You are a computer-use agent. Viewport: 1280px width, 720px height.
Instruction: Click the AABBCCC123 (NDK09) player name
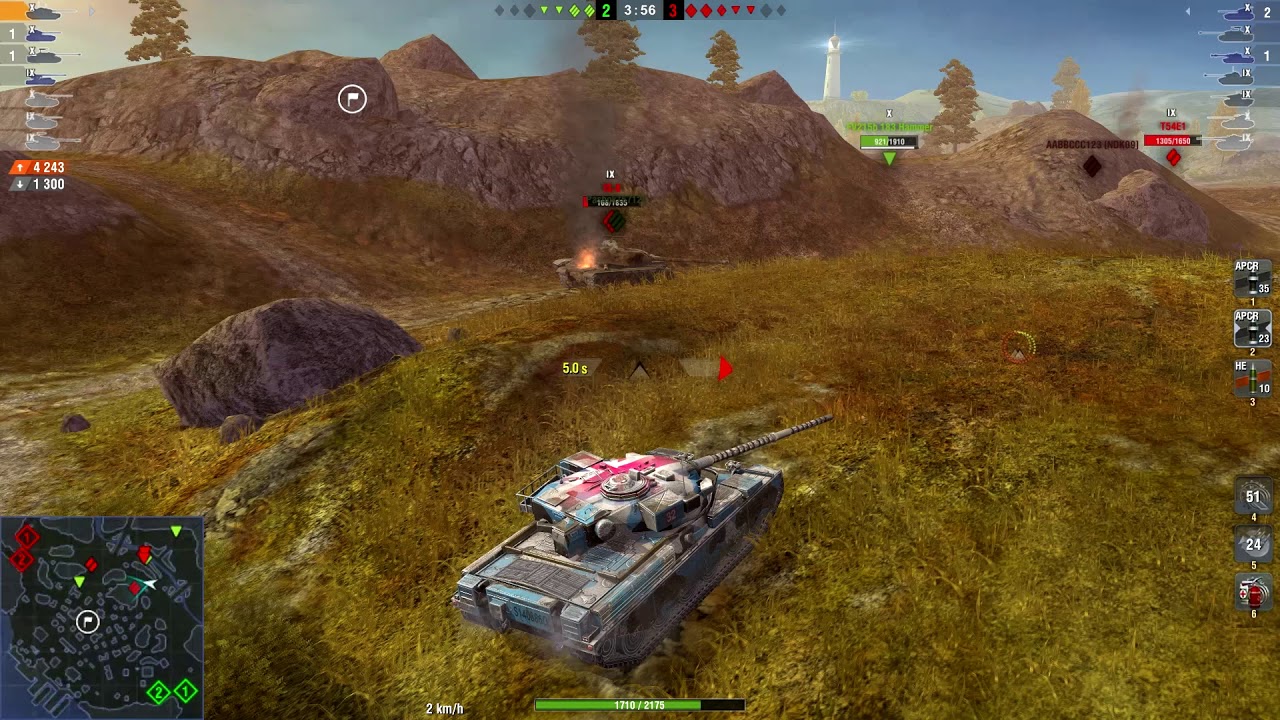pos(1092,144)
